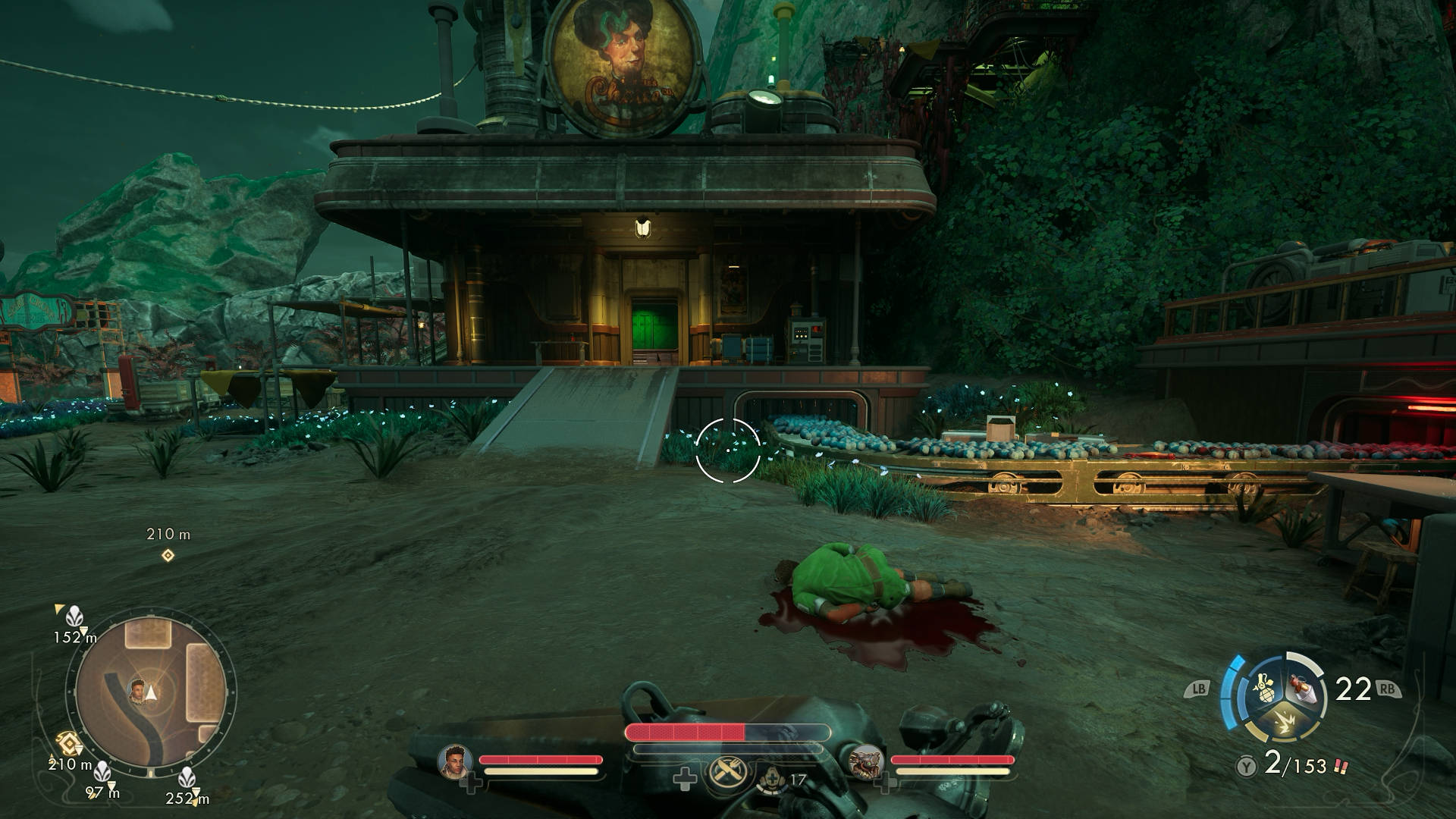
Task: Click the circular minimap
Action: tap(150, 692)
